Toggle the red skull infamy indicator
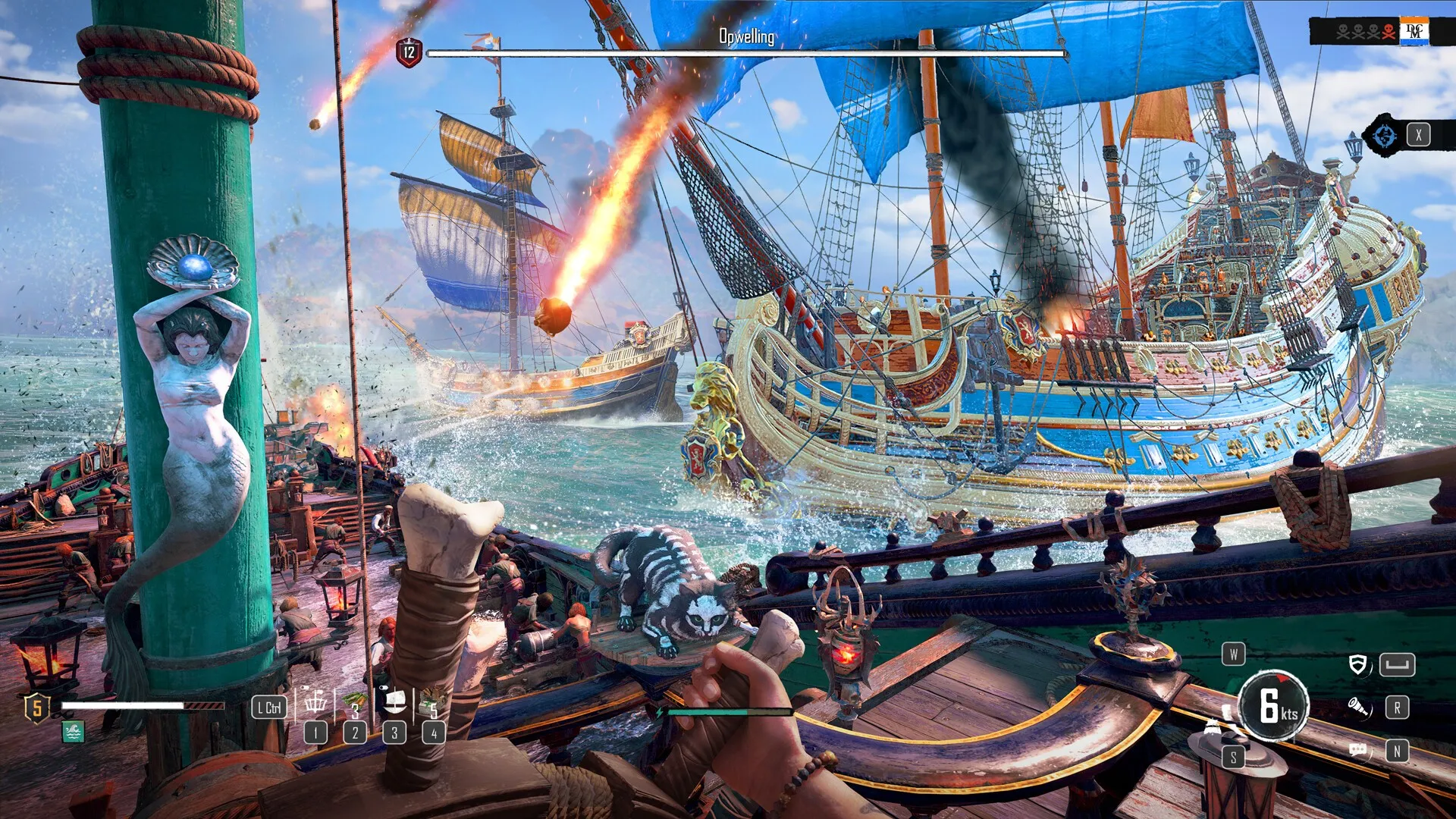This screenshot has width=1456, height=819. tap(1388, 32)
